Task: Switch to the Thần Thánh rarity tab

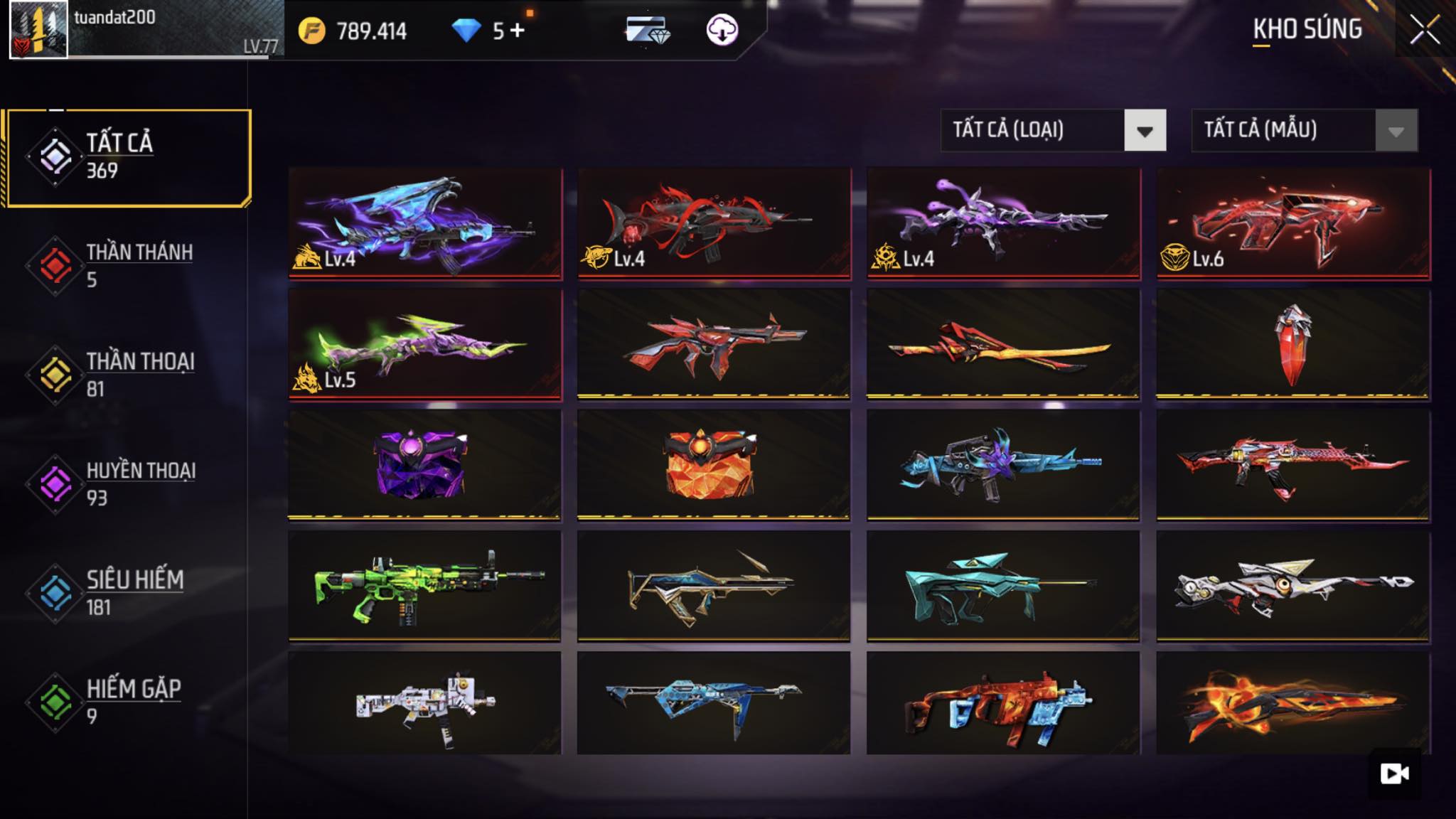Action: (128, 266)
